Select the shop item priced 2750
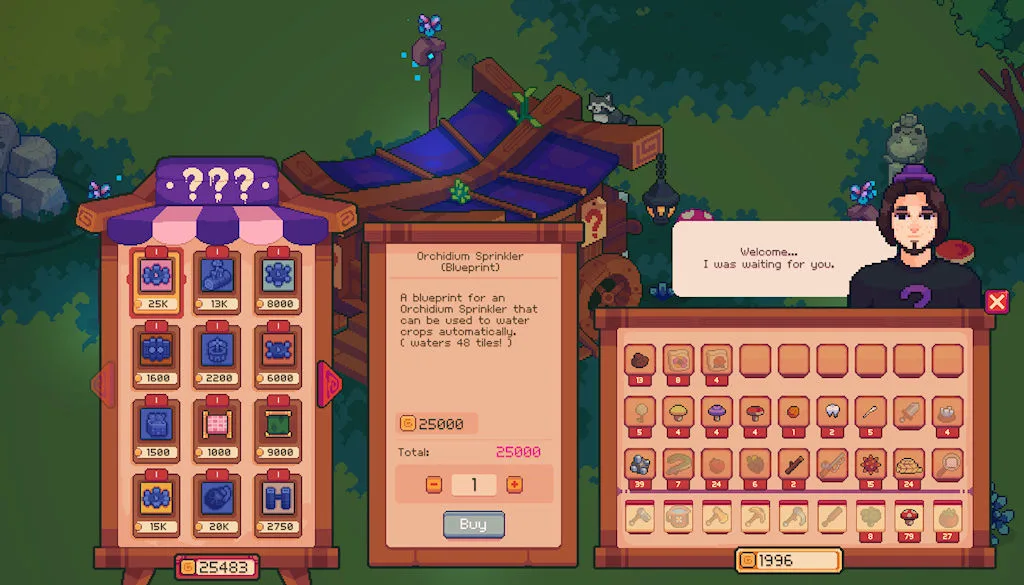1024x585 pixels. click(277, 497)
